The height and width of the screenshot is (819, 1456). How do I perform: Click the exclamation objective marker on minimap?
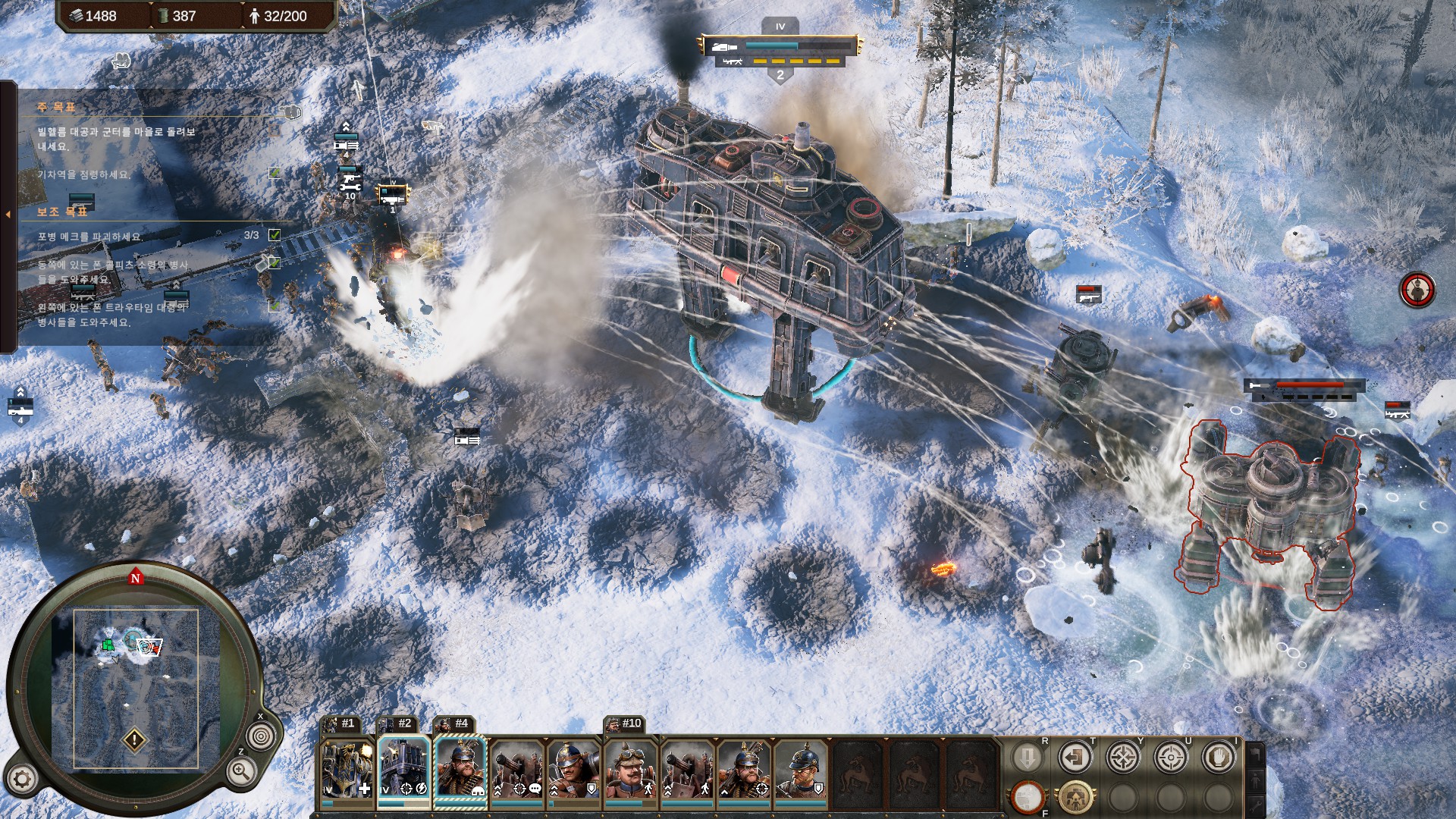coord(135,739)
